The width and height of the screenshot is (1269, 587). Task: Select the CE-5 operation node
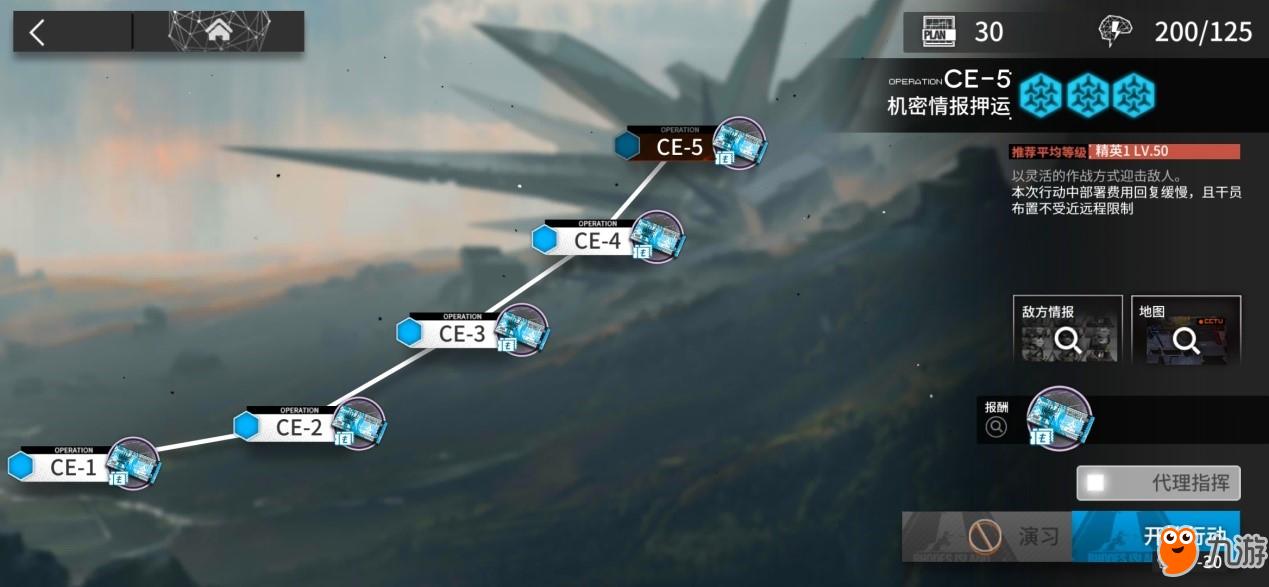pyautogui.click(x=680, y=147)
